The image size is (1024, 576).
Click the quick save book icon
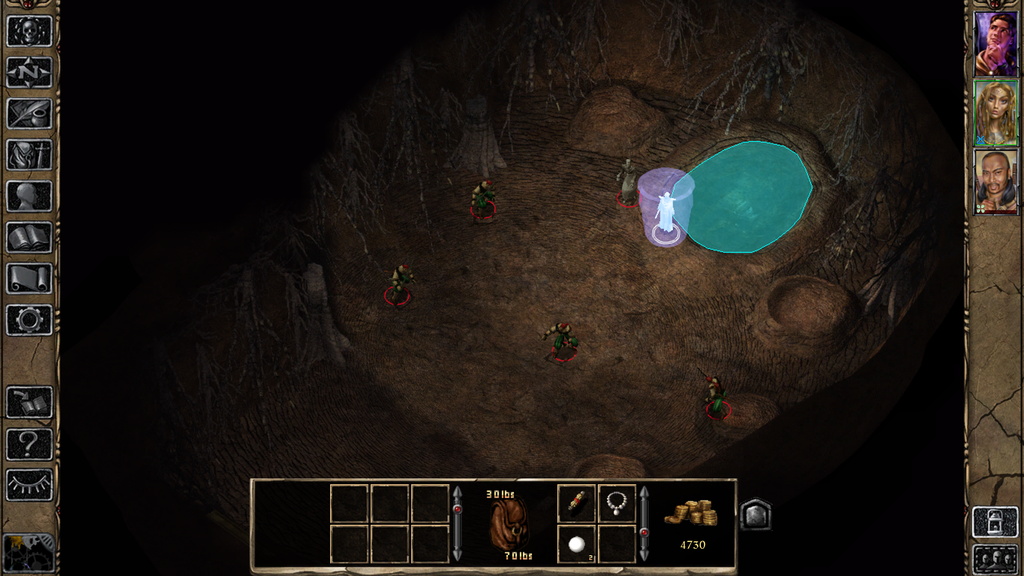(29, 402)
